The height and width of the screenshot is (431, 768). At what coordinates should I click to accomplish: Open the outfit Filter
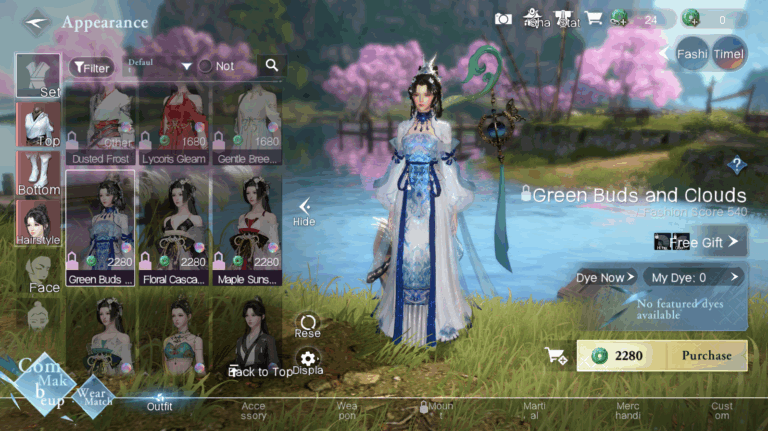click(91, 67)
